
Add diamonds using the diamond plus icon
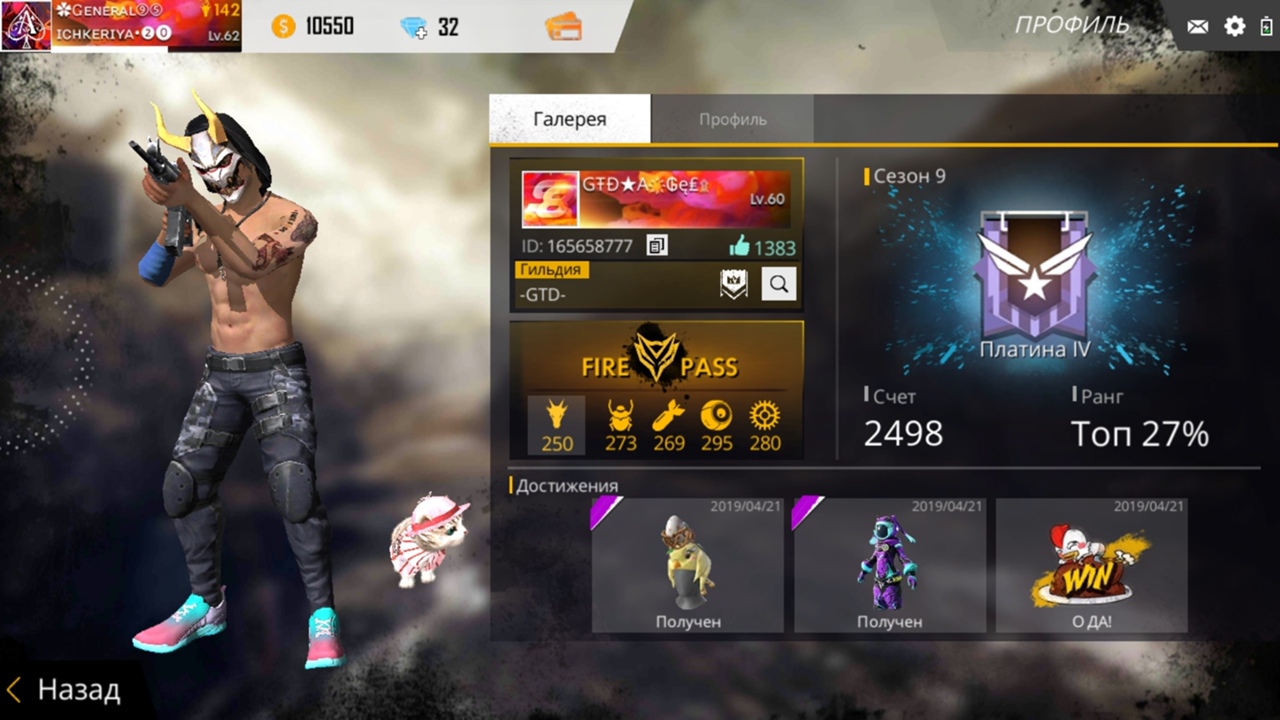pos(414,27)
